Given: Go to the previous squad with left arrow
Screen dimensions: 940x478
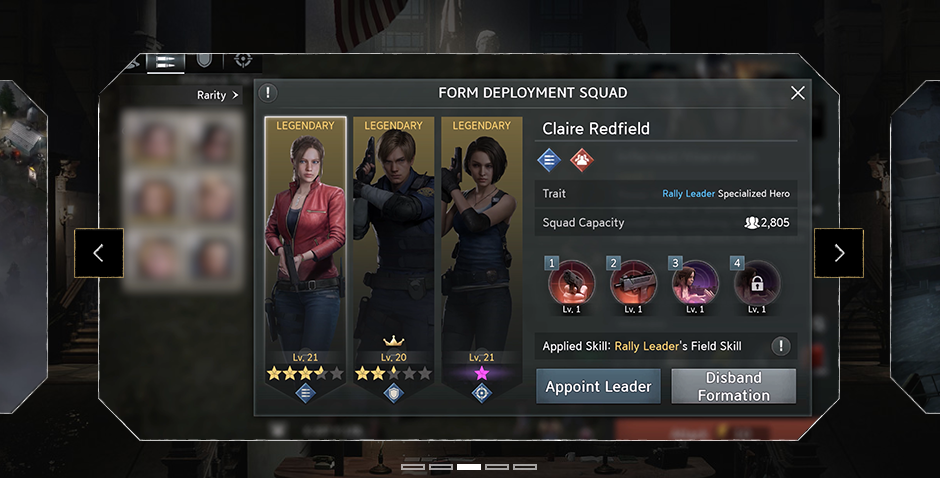Looking at the screenshot, I should pyautogui.click(x=98, y=253).
